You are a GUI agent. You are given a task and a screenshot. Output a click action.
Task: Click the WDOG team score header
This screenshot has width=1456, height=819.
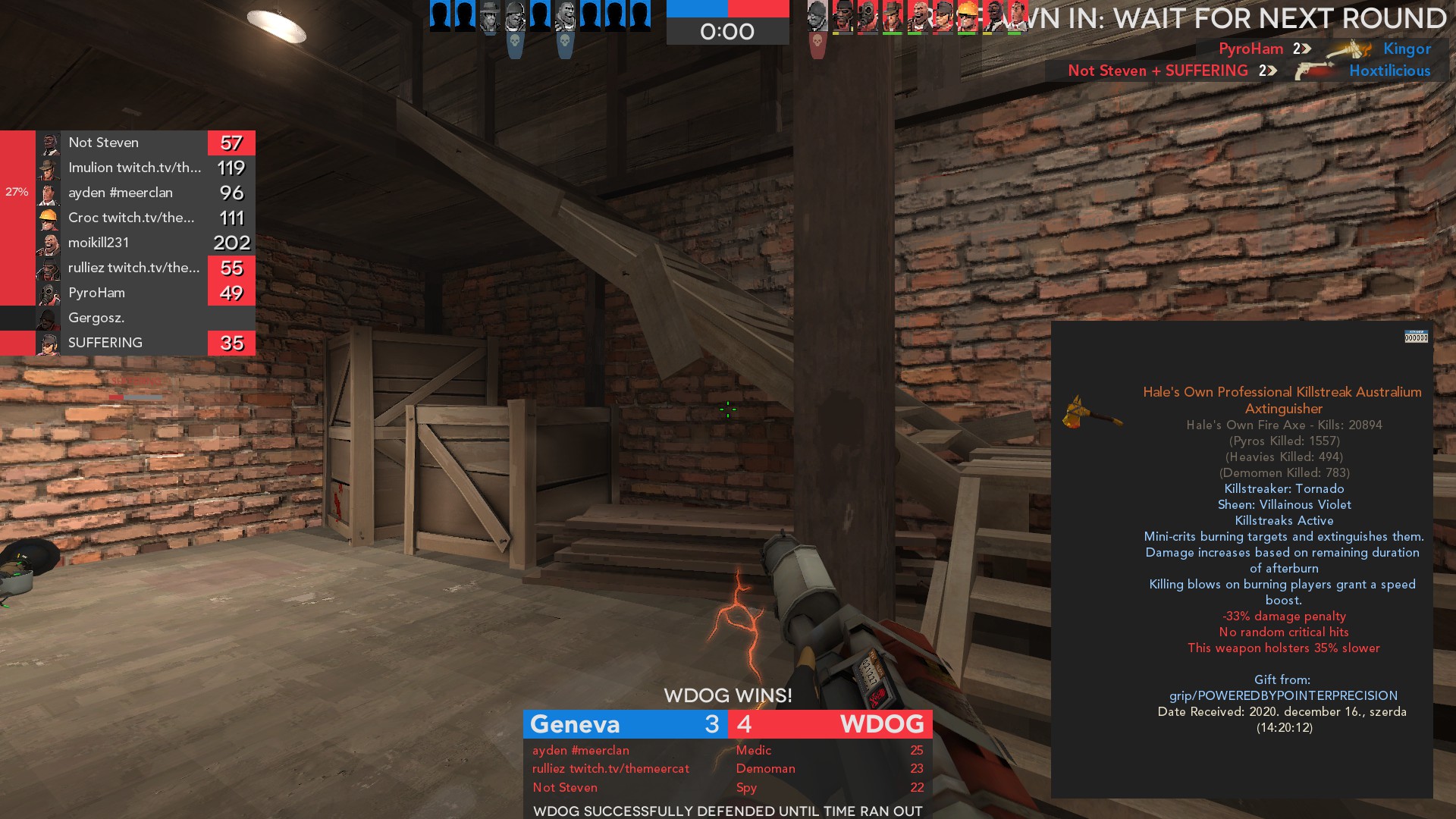[830, 724]
